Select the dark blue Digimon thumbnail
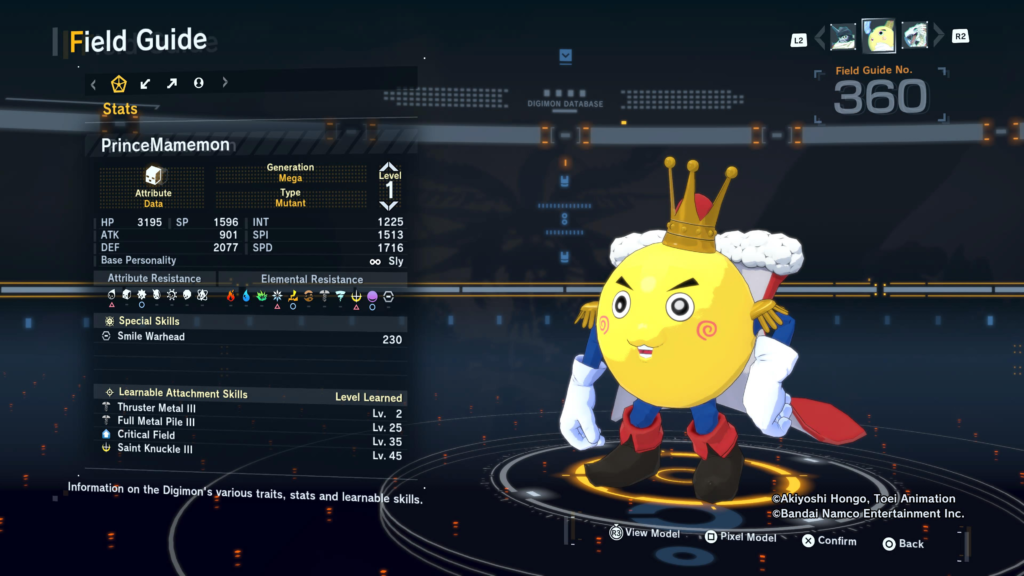The image size is (1024, 576). [x=843, y=36]
